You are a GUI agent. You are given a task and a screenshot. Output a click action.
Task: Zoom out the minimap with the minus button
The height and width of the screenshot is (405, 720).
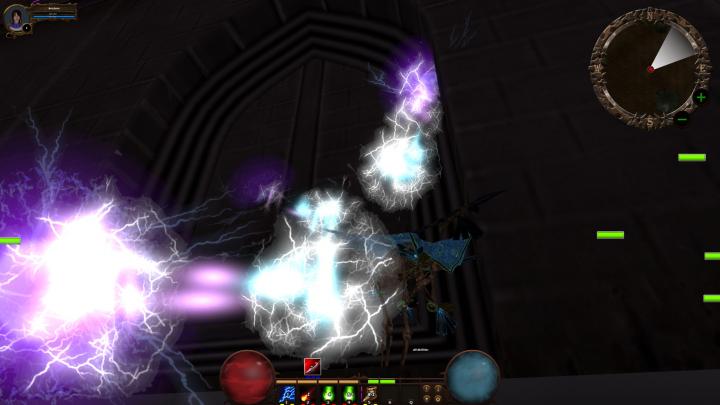[x=681, y=120]
